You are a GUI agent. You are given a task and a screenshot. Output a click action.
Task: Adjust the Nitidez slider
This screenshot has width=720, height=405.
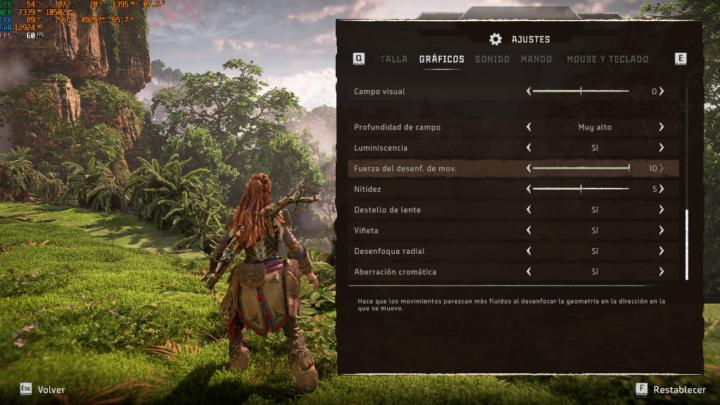(x=580, y=188)
